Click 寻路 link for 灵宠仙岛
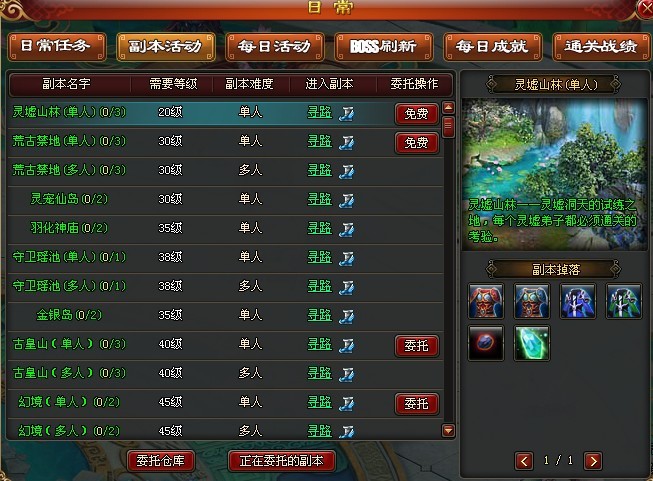 pos(319,200)
